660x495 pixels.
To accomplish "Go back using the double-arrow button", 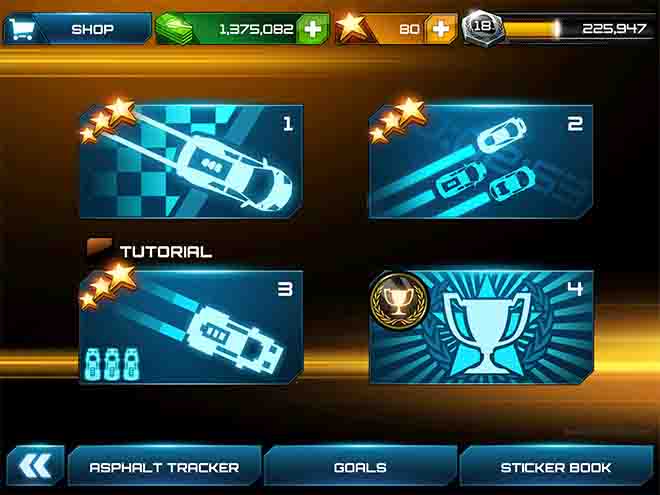I will 35,467.
